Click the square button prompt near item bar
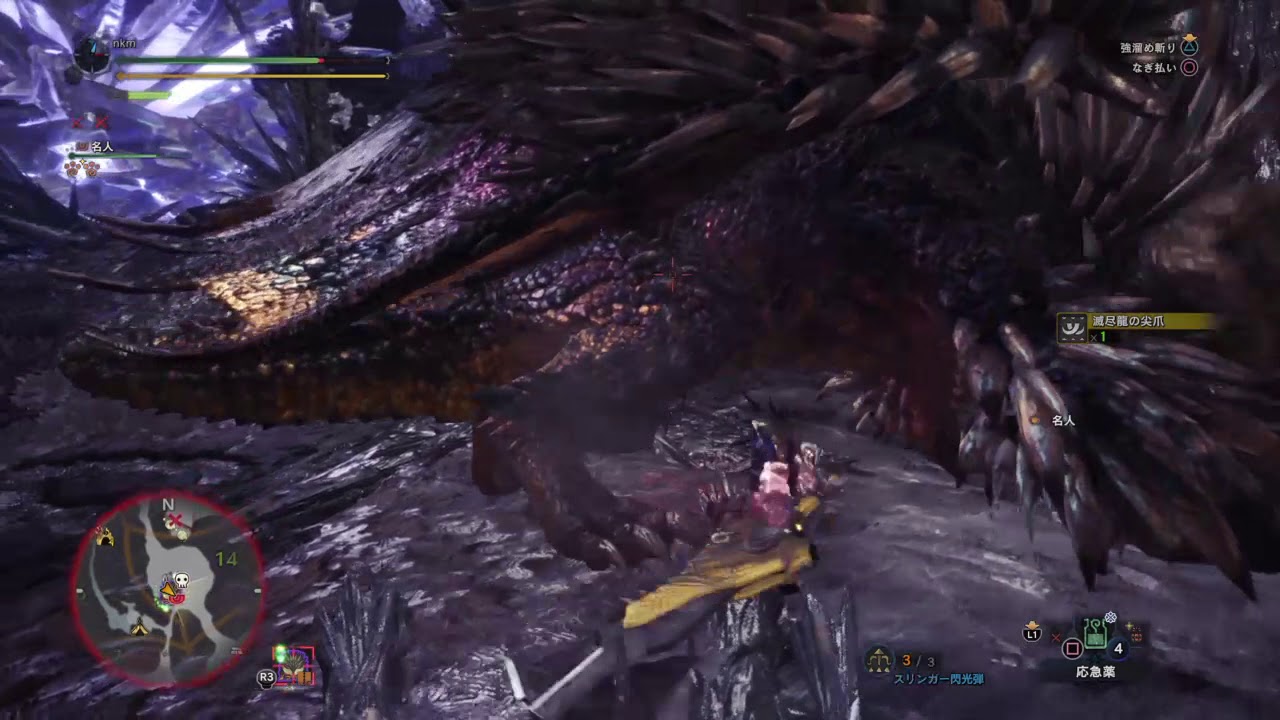This screenshot has height=720, width=1280. (1072, 646)
